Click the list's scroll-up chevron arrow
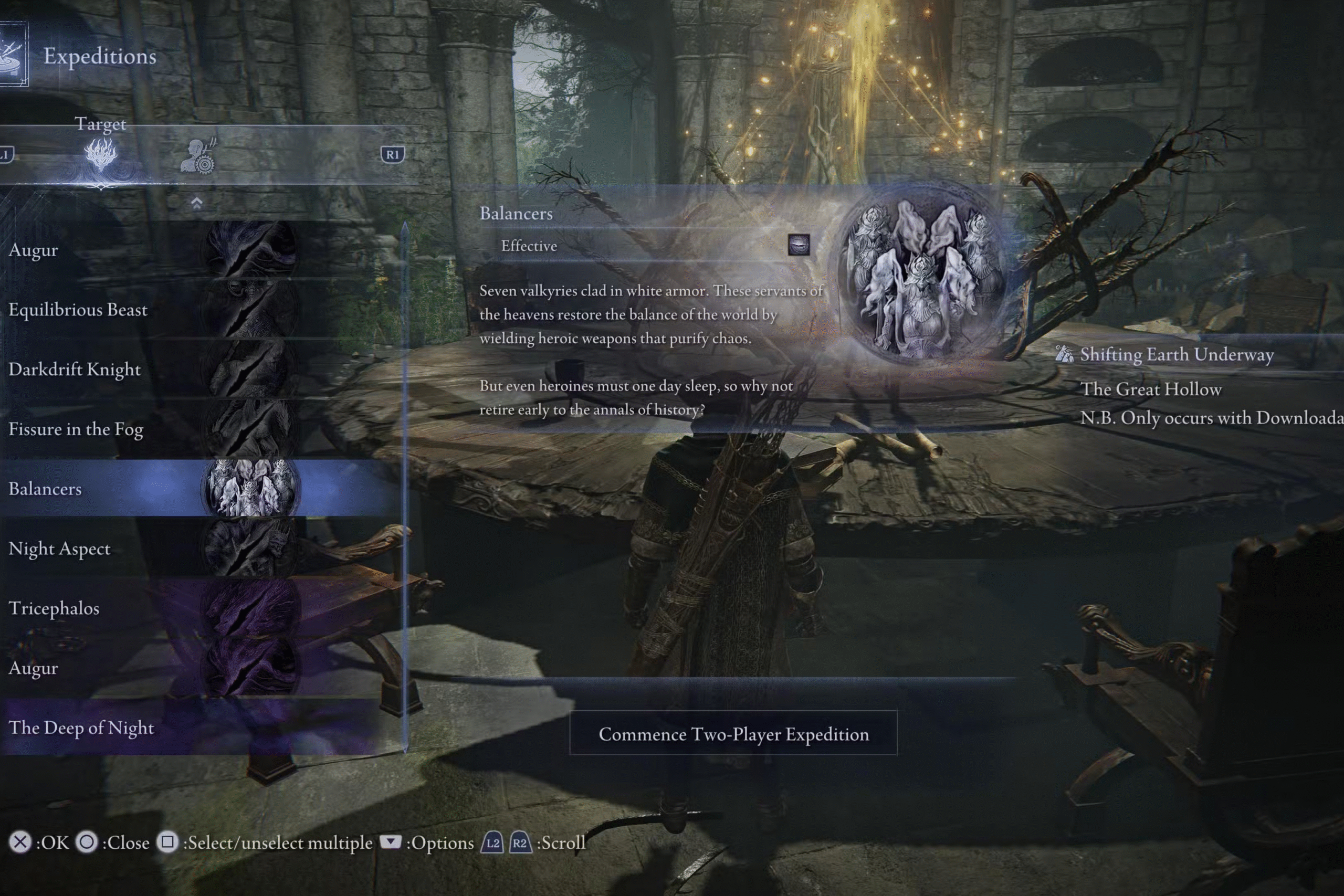The width and height of the screenshot is (1344, 896). (x=196, y=203)
